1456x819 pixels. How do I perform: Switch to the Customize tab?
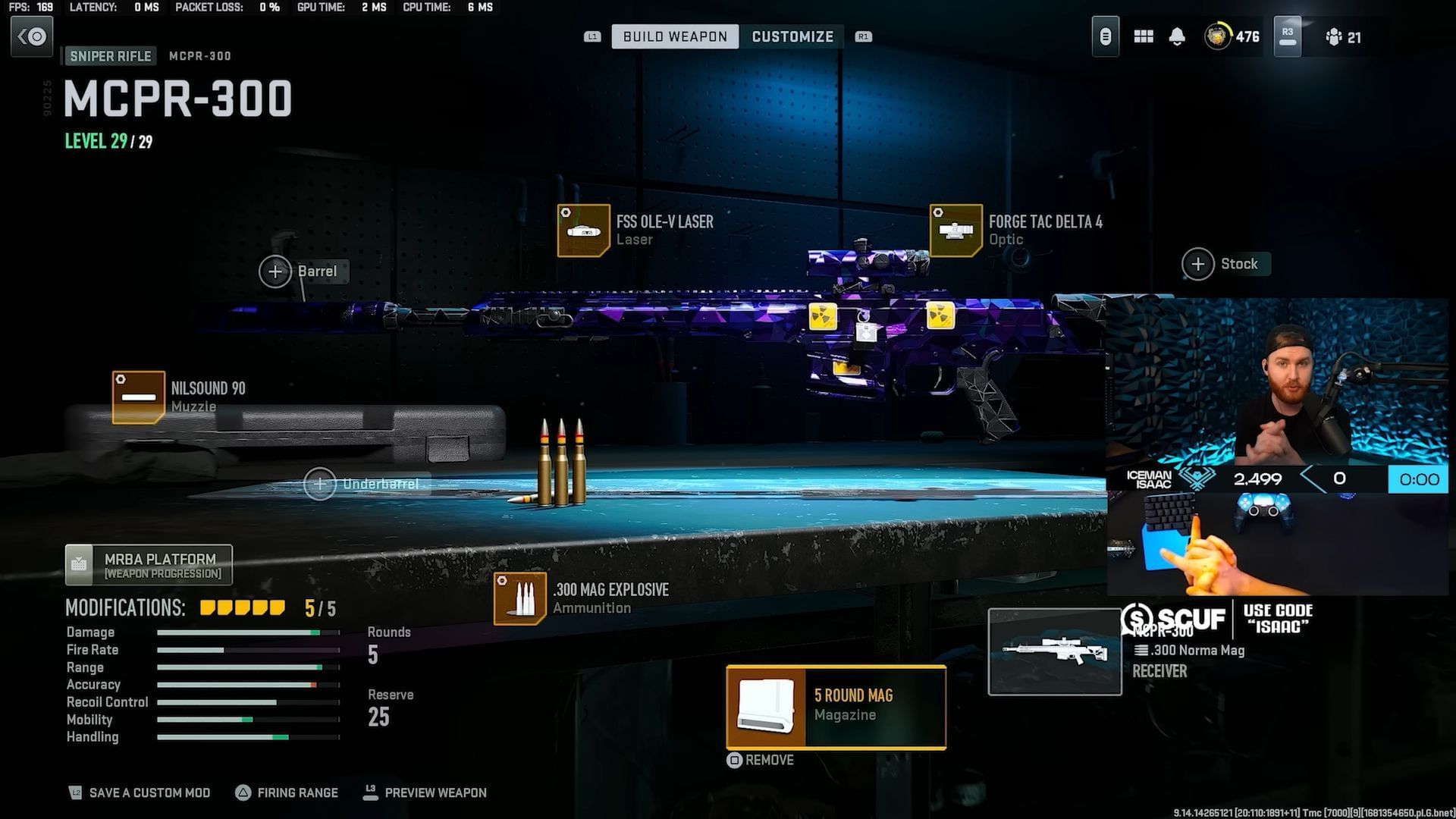792,36
